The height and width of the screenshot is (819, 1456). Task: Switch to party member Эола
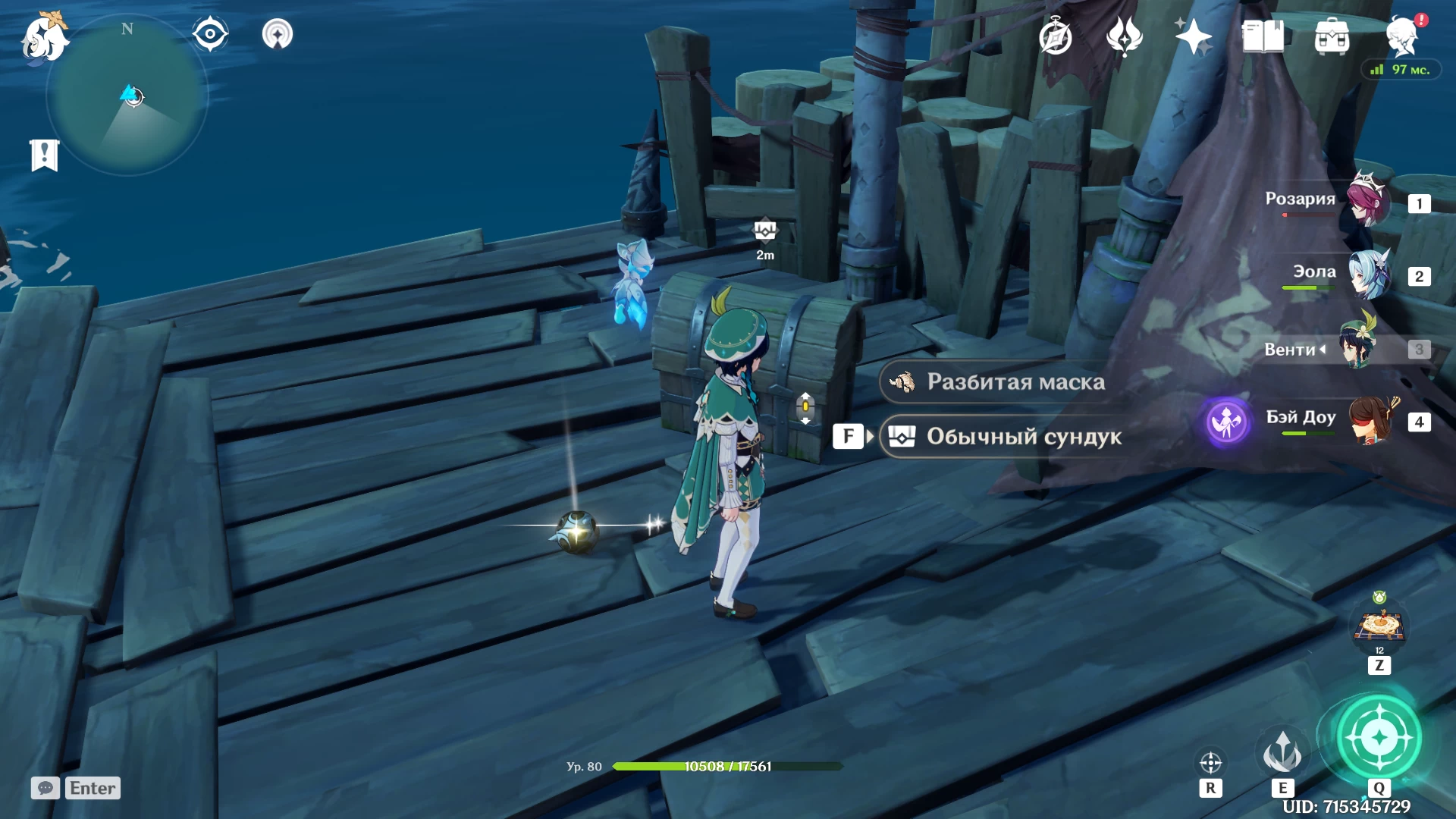(1370, 275)
